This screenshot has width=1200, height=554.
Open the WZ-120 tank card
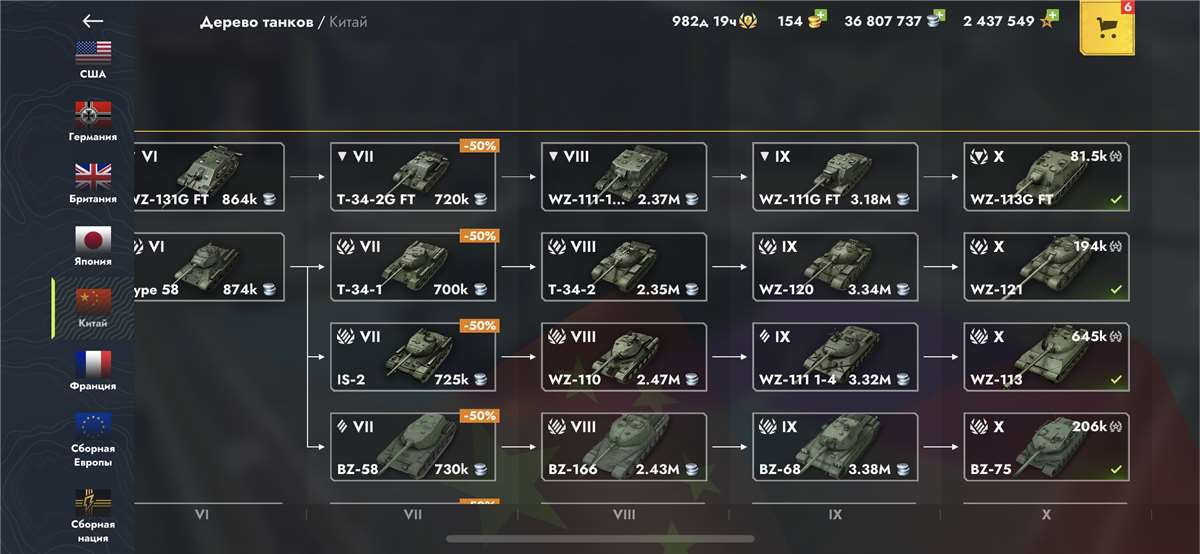click(x=835, y=267)
